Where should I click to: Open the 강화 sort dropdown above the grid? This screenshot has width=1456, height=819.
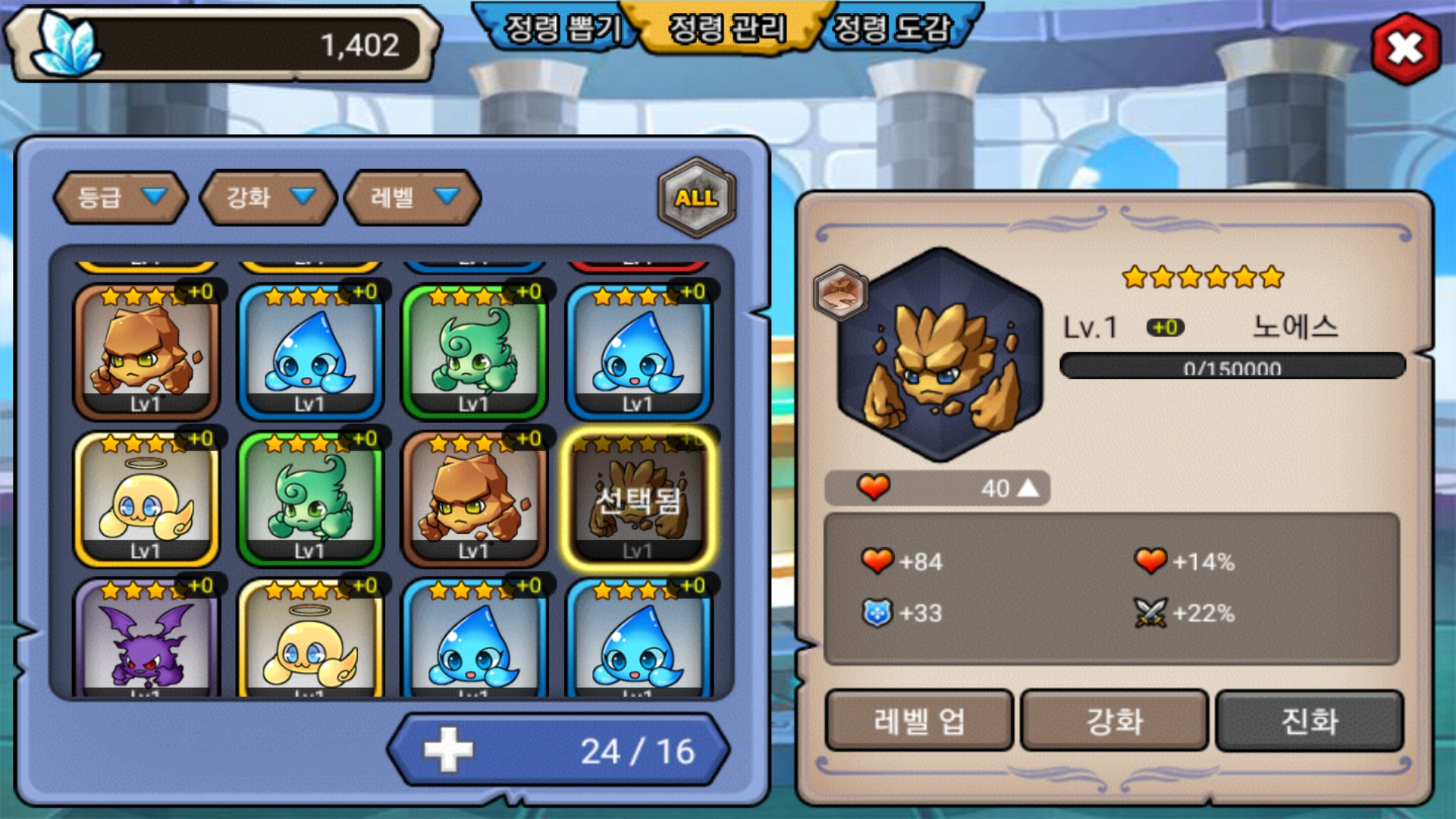pos(268,198)
